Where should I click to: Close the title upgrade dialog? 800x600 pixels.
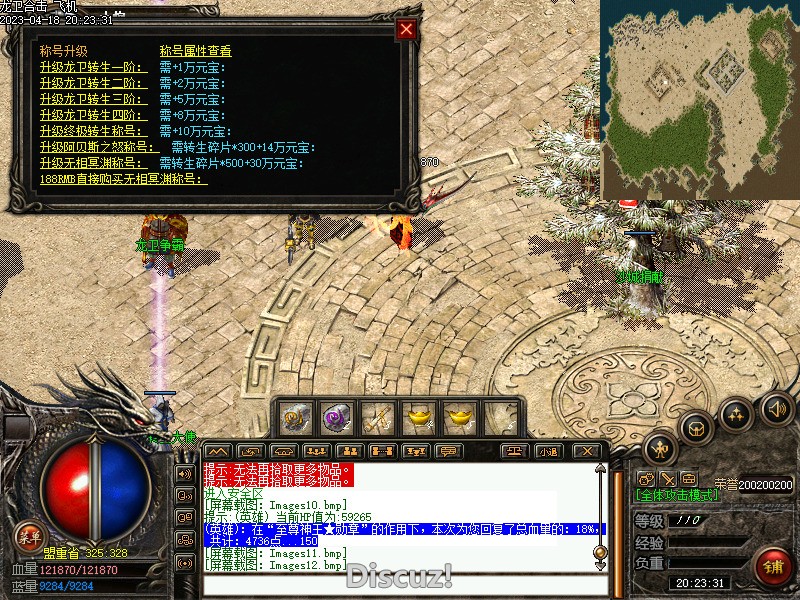click(406, 29)
